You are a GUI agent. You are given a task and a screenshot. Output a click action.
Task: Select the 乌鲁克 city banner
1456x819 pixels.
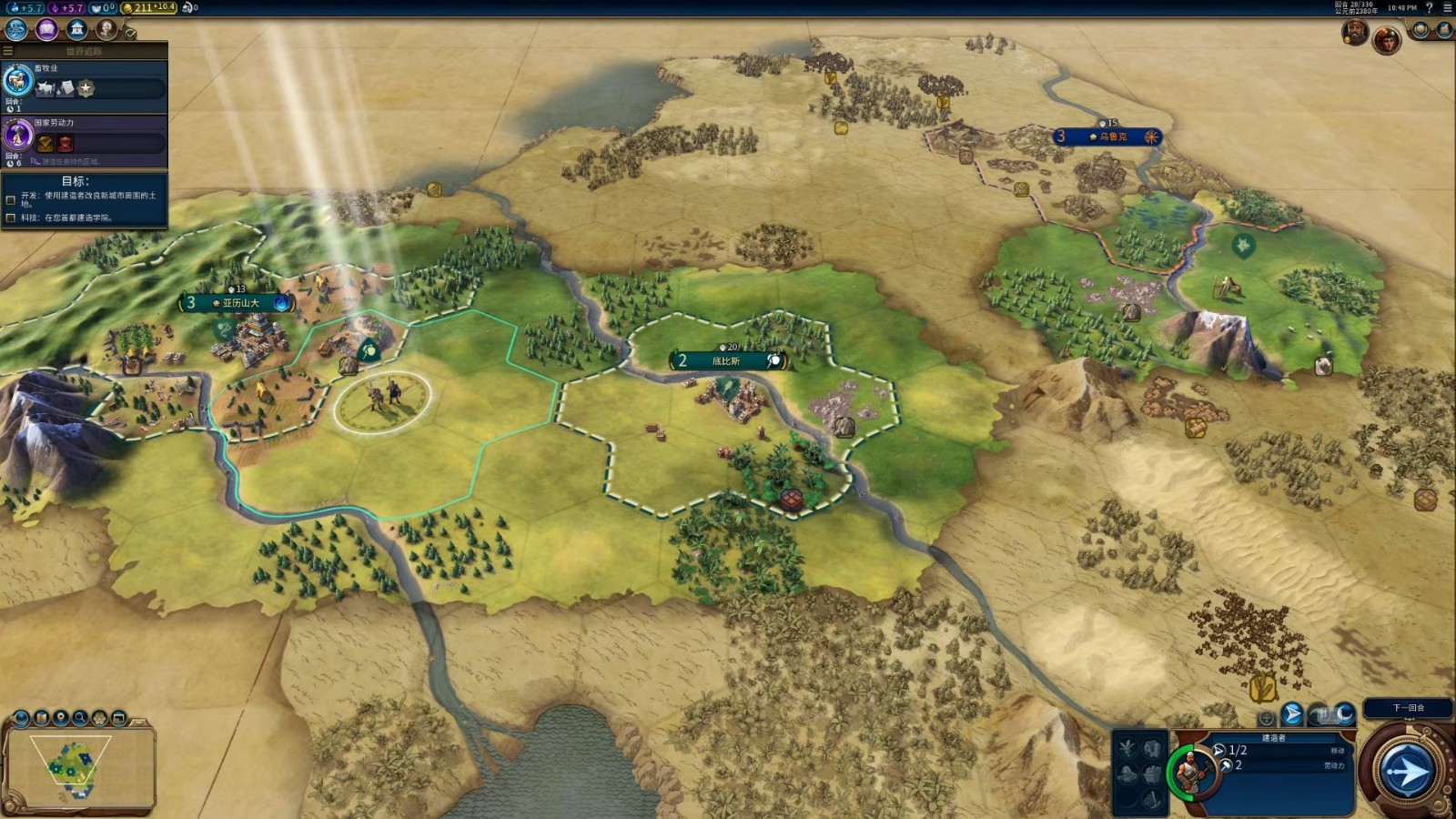click(x=1109, y=136)
